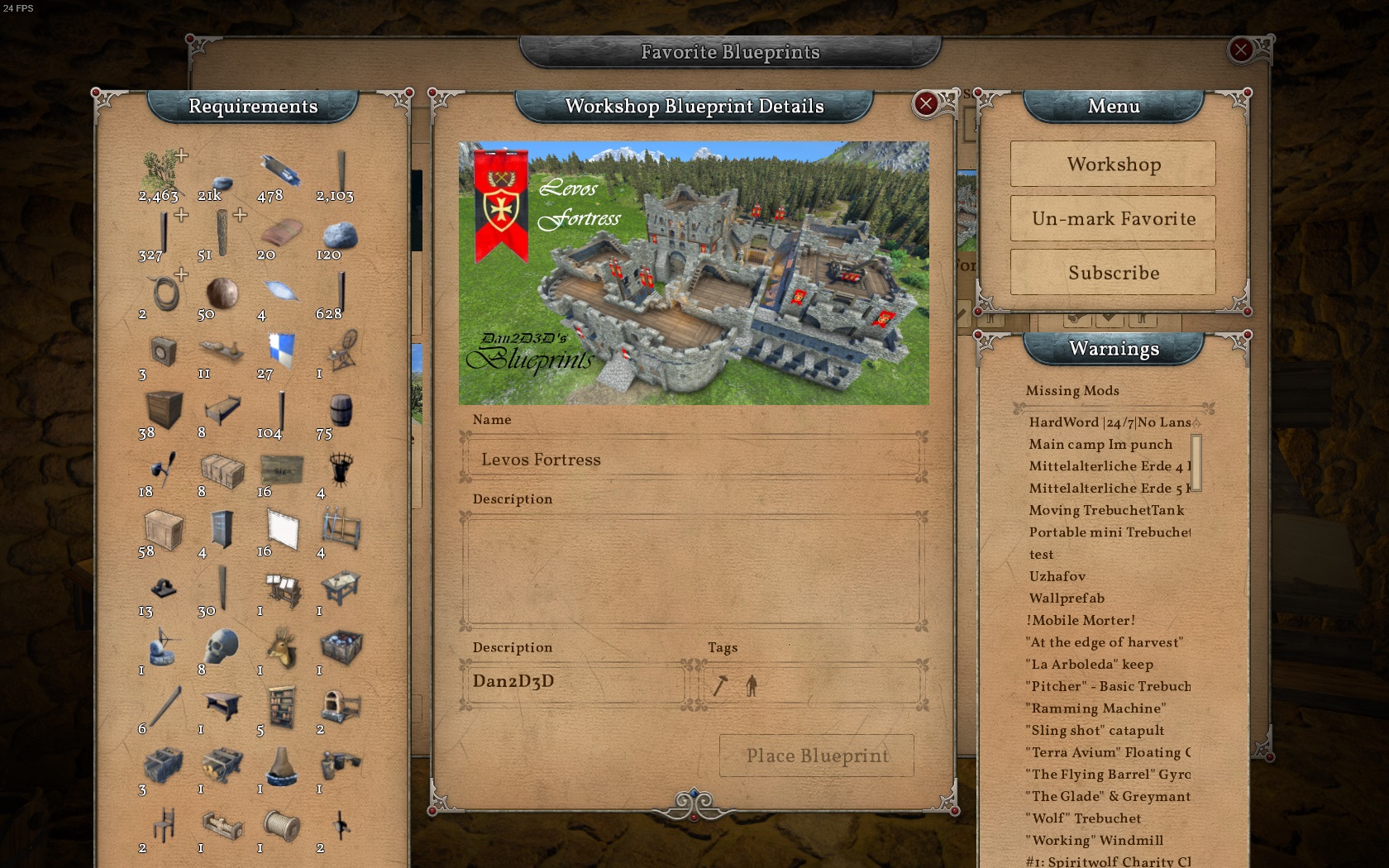
Task: Close the Favorite Blueprints window
Action: coord(1240,50)
